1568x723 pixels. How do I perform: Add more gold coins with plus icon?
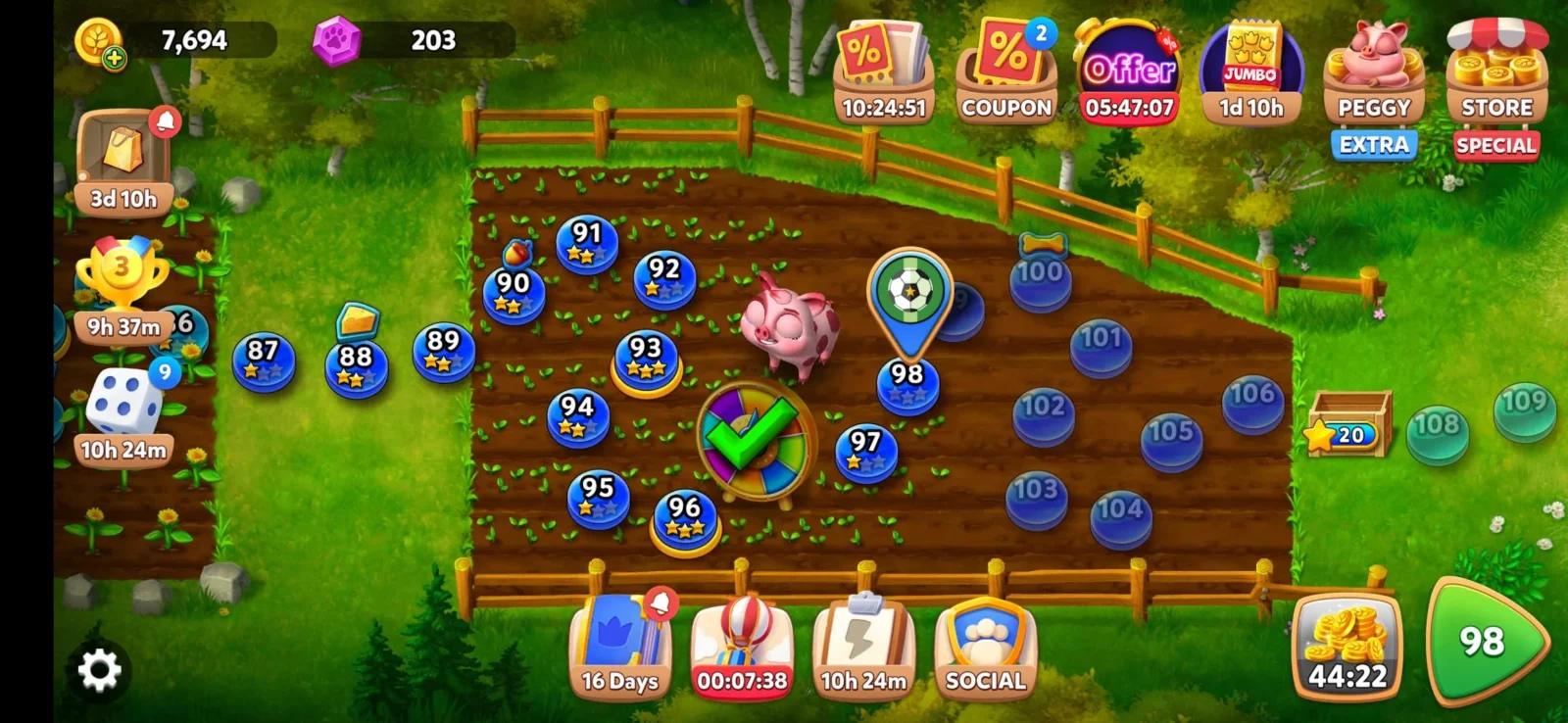[x=114, y=58]
